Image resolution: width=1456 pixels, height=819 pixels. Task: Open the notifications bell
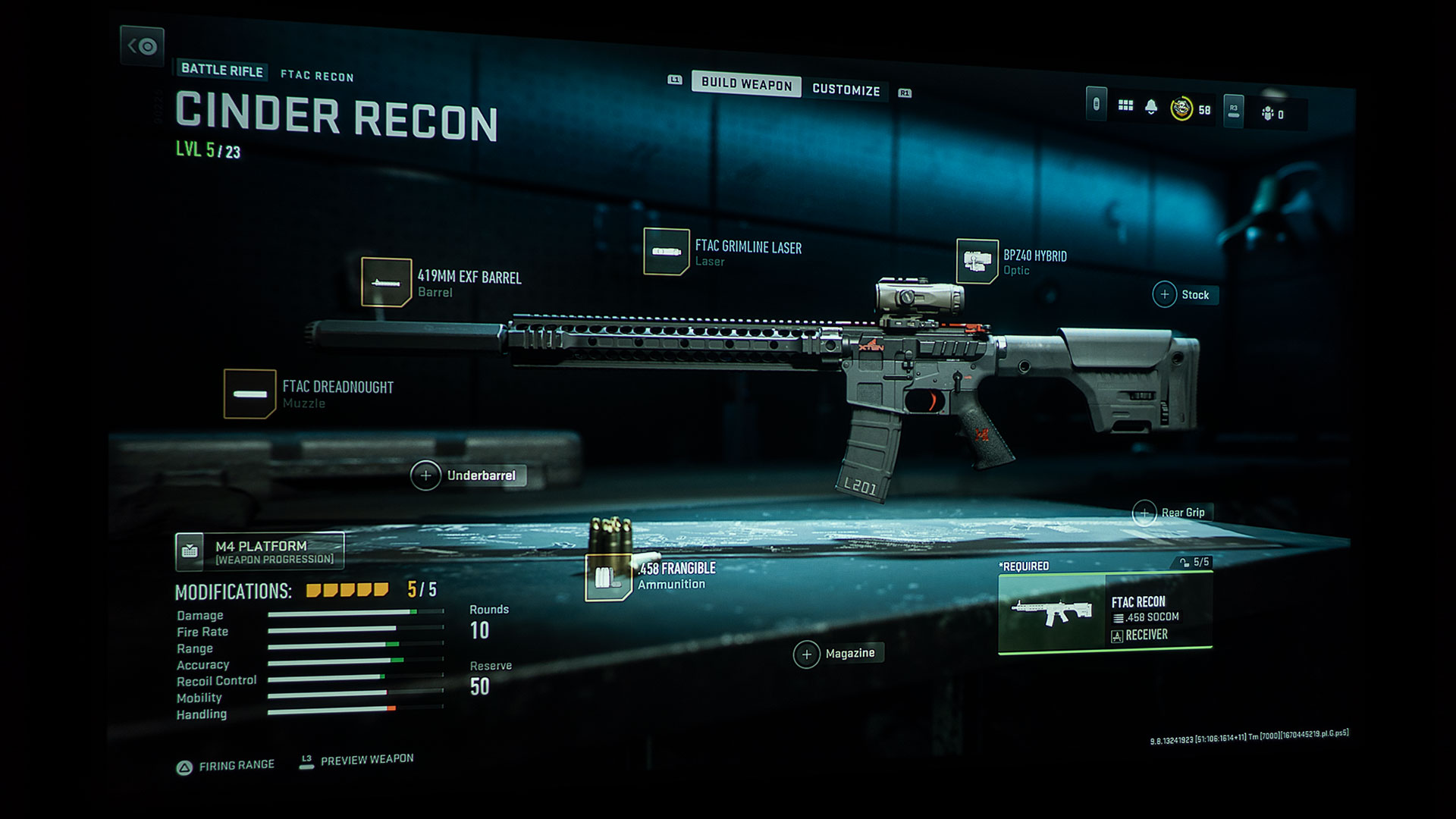coord(1151,107)
